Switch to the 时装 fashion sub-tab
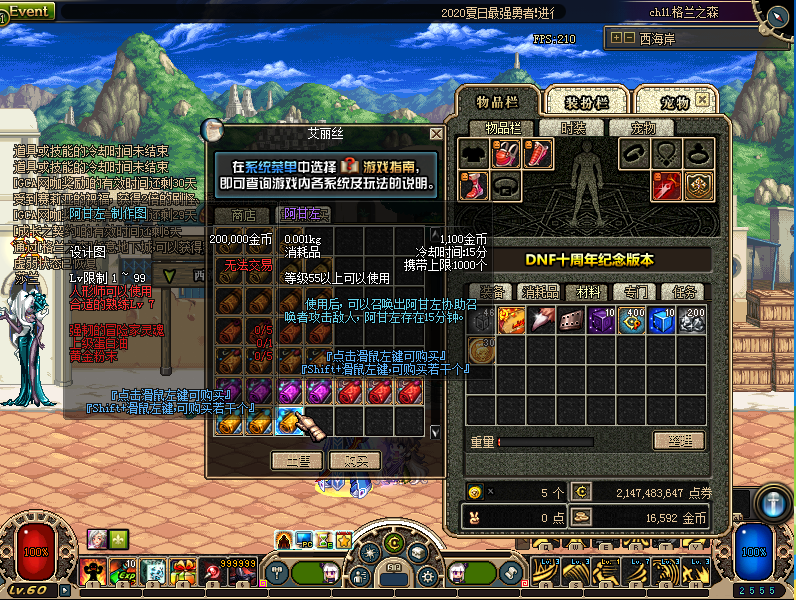The width and height of the screenshot is (796, 600). (x=573, y=128)
